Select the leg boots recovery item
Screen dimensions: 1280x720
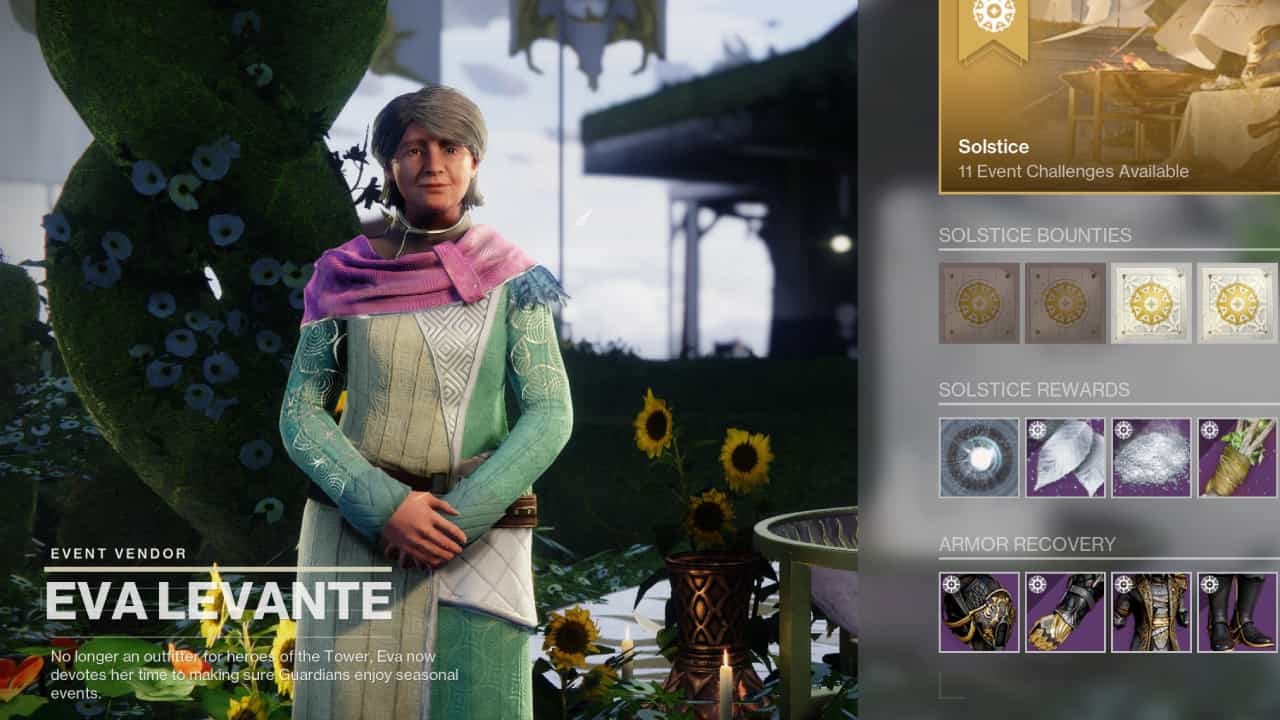pyautogui.click(x=1237, y=612)
